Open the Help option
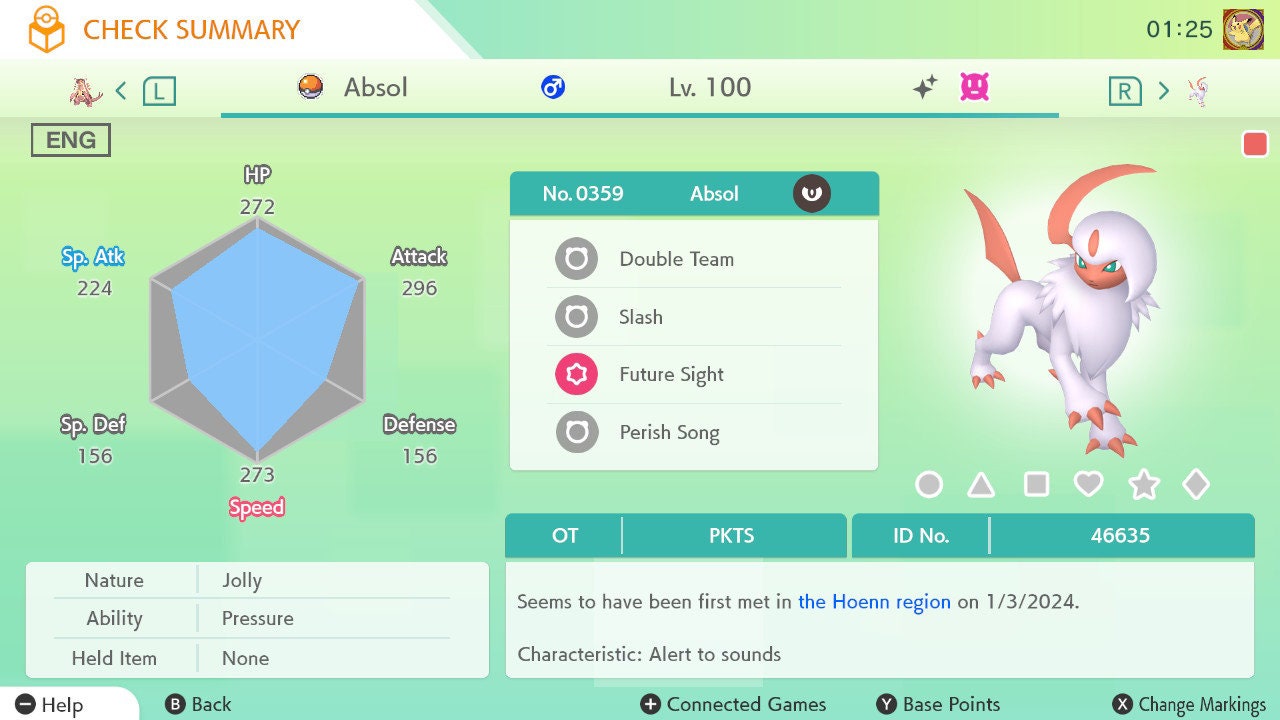Screen dimensions: 1280x720 pos(50,705)
